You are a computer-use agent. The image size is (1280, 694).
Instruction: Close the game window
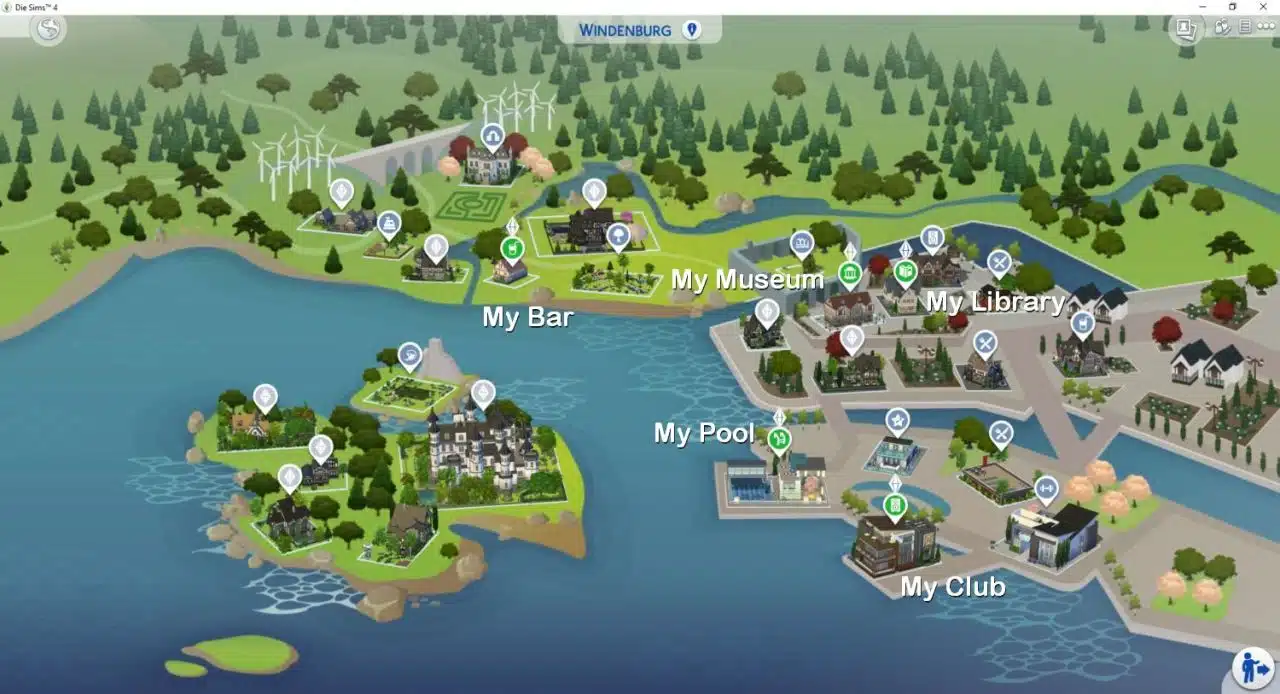click(x=1264, y=7)
